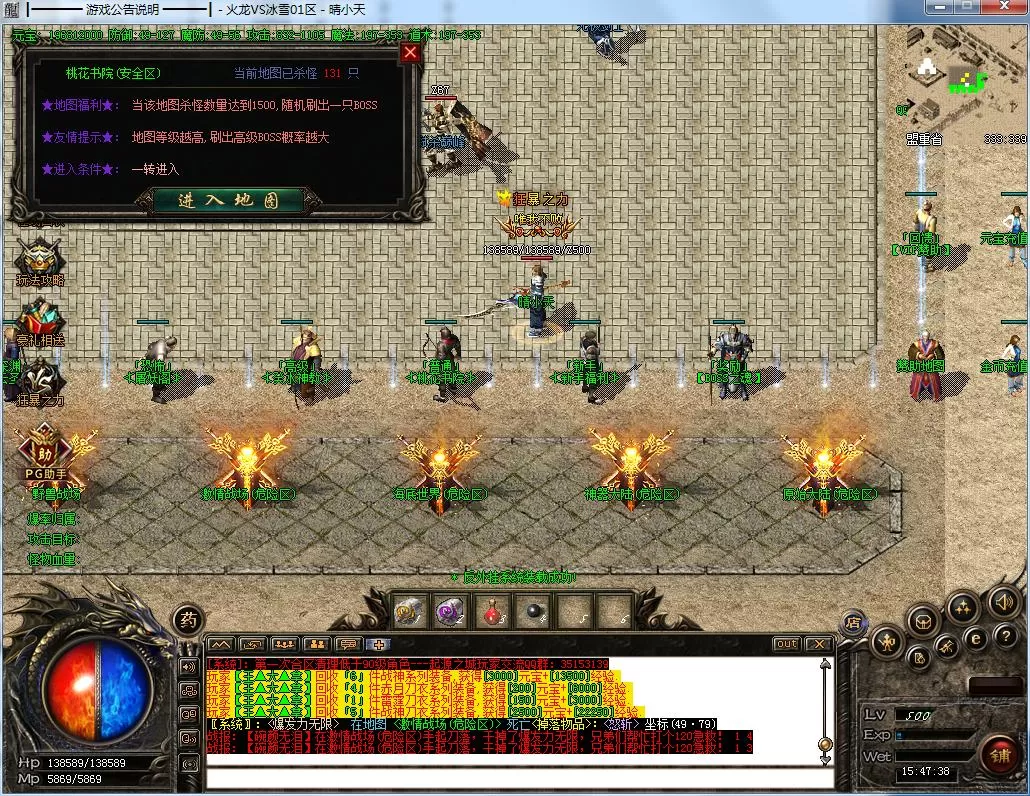Open the character equipment panel icon
1030x796 pixels.
(886, 641)
